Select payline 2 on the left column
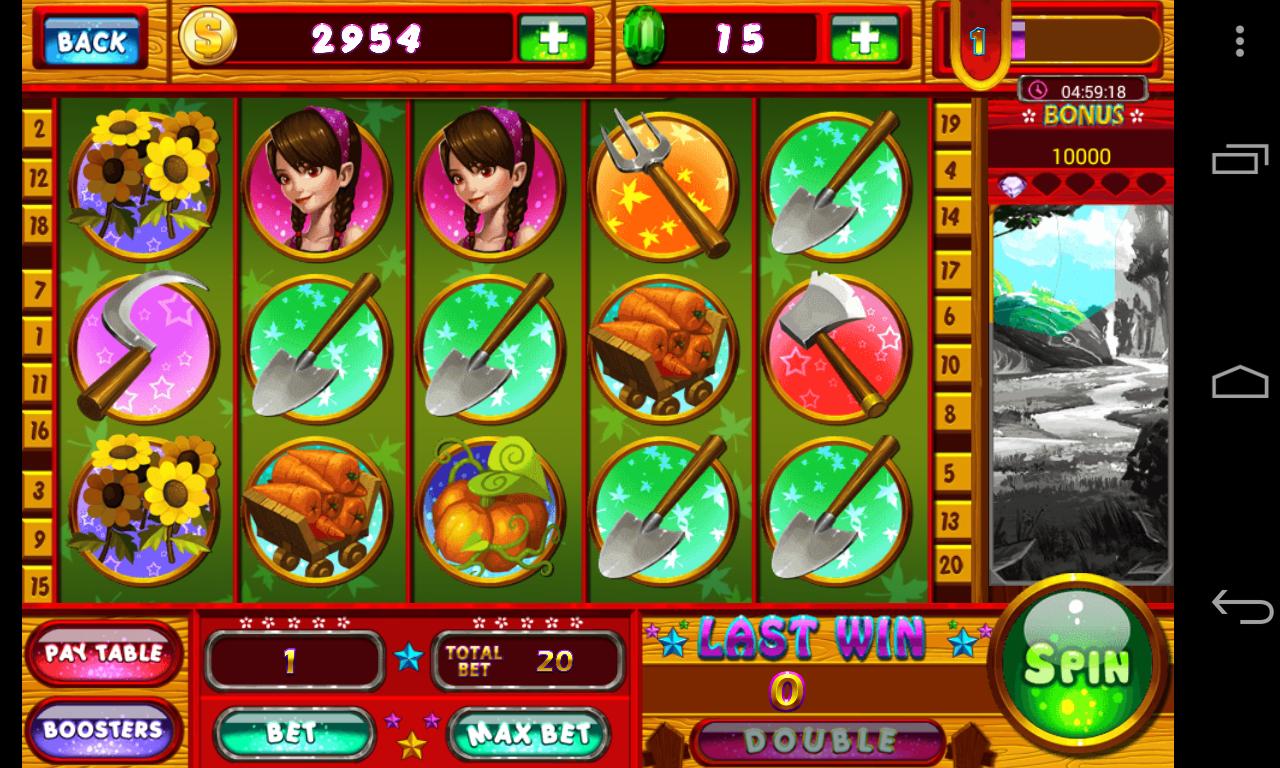Image resolution: width=1280 pixels, height=768 pixels. [37, 128]
